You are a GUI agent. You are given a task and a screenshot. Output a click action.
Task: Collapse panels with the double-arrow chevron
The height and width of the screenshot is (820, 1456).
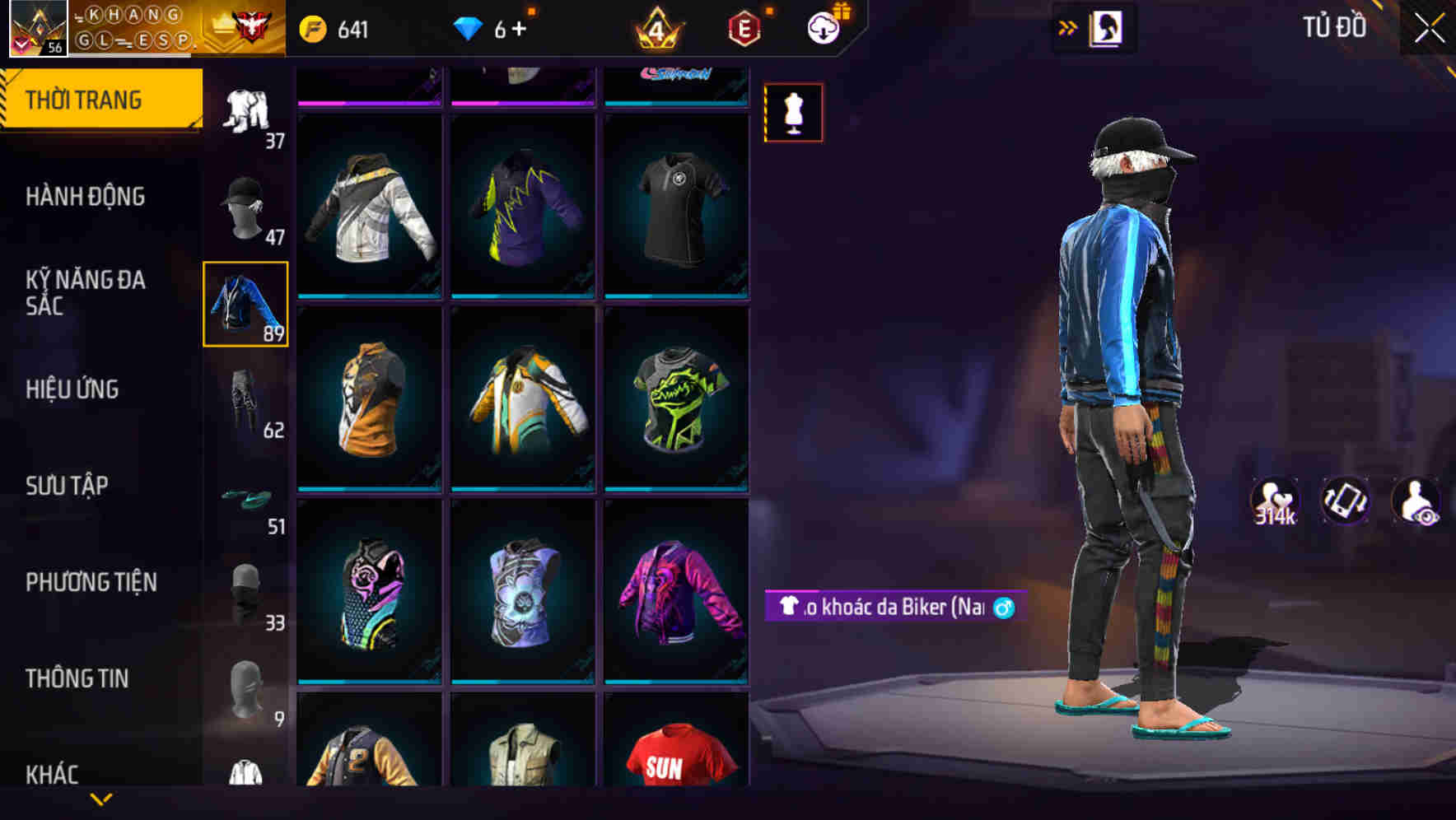click(1067, 27)
